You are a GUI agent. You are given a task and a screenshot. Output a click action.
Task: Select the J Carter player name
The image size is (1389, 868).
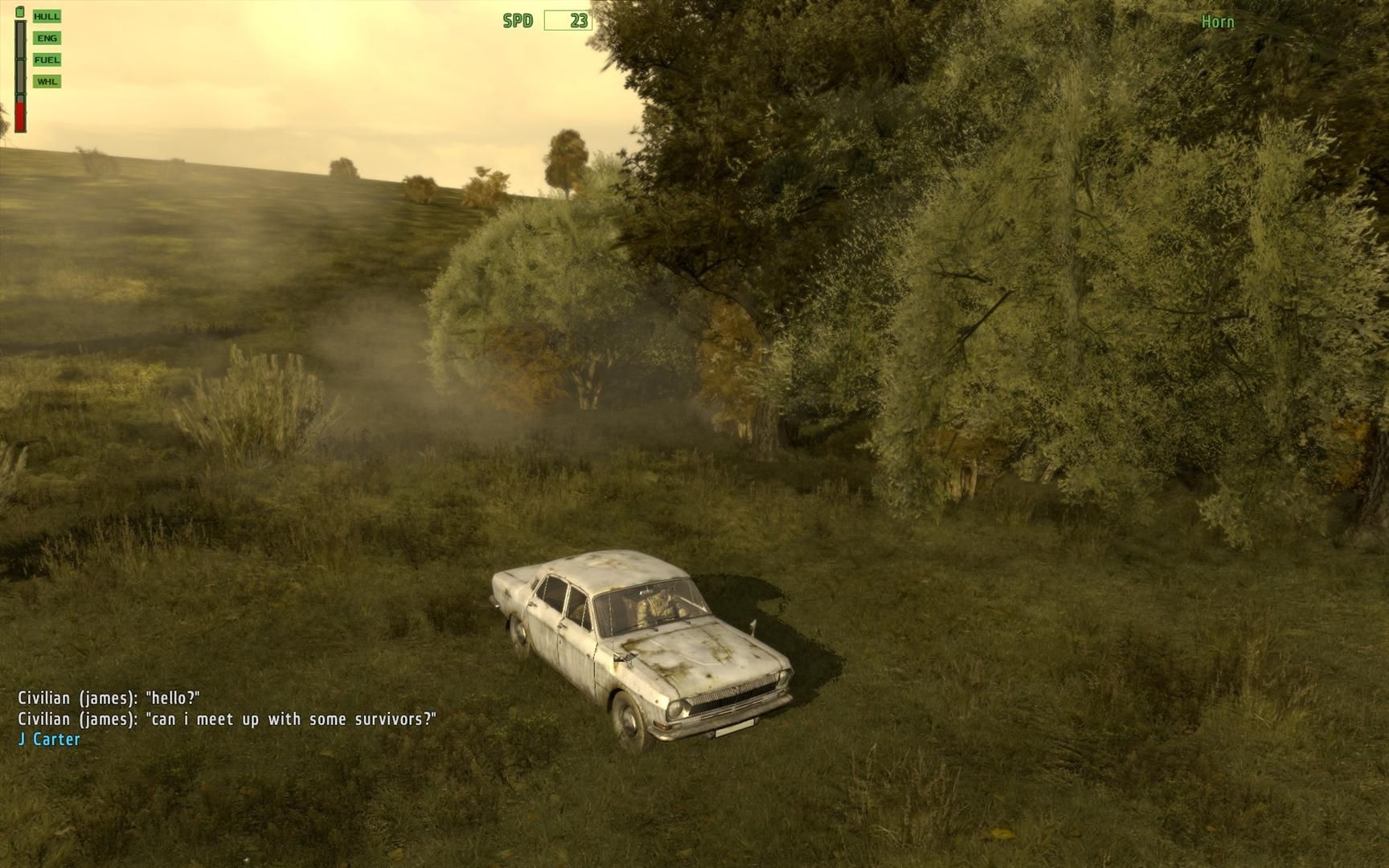pyautogui.click(x=49, y=739)
